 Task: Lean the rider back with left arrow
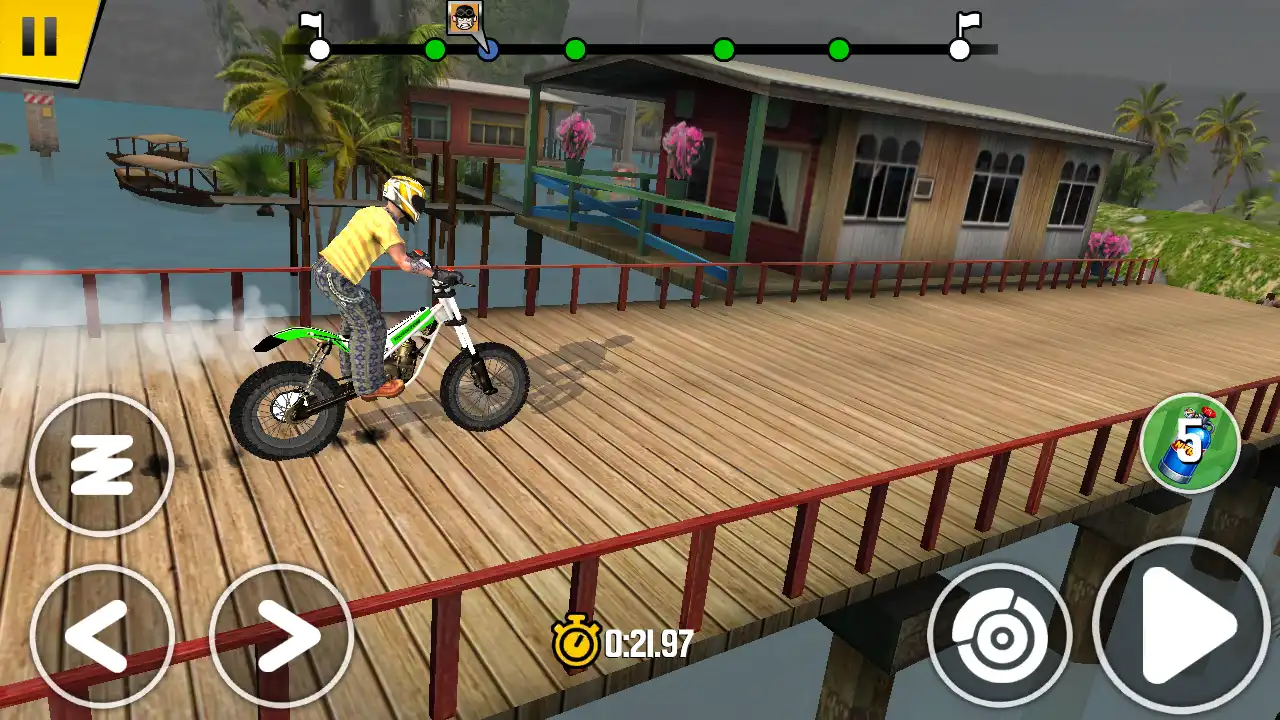(x=102, y=636)
